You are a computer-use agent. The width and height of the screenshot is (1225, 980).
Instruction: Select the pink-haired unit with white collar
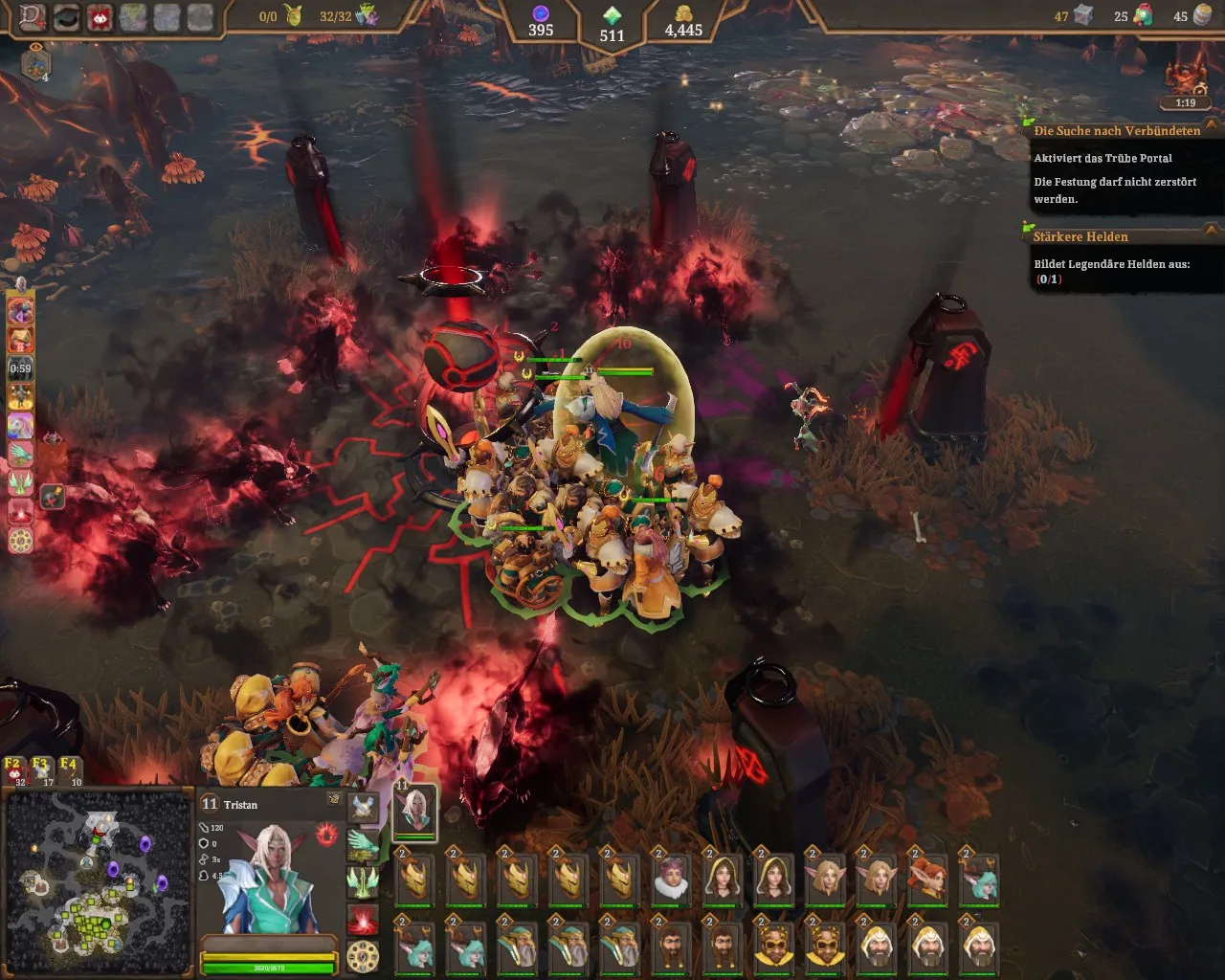coord(672,877)
